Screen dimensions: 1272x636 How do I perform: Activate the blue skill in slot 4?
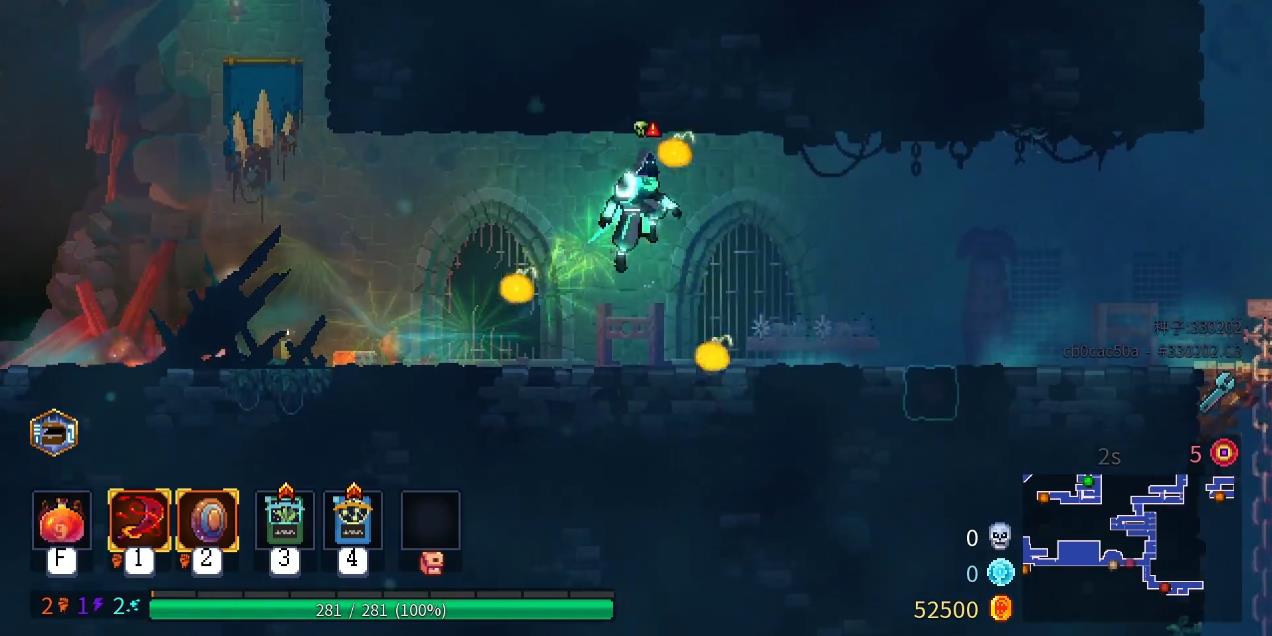pos(352,521)
